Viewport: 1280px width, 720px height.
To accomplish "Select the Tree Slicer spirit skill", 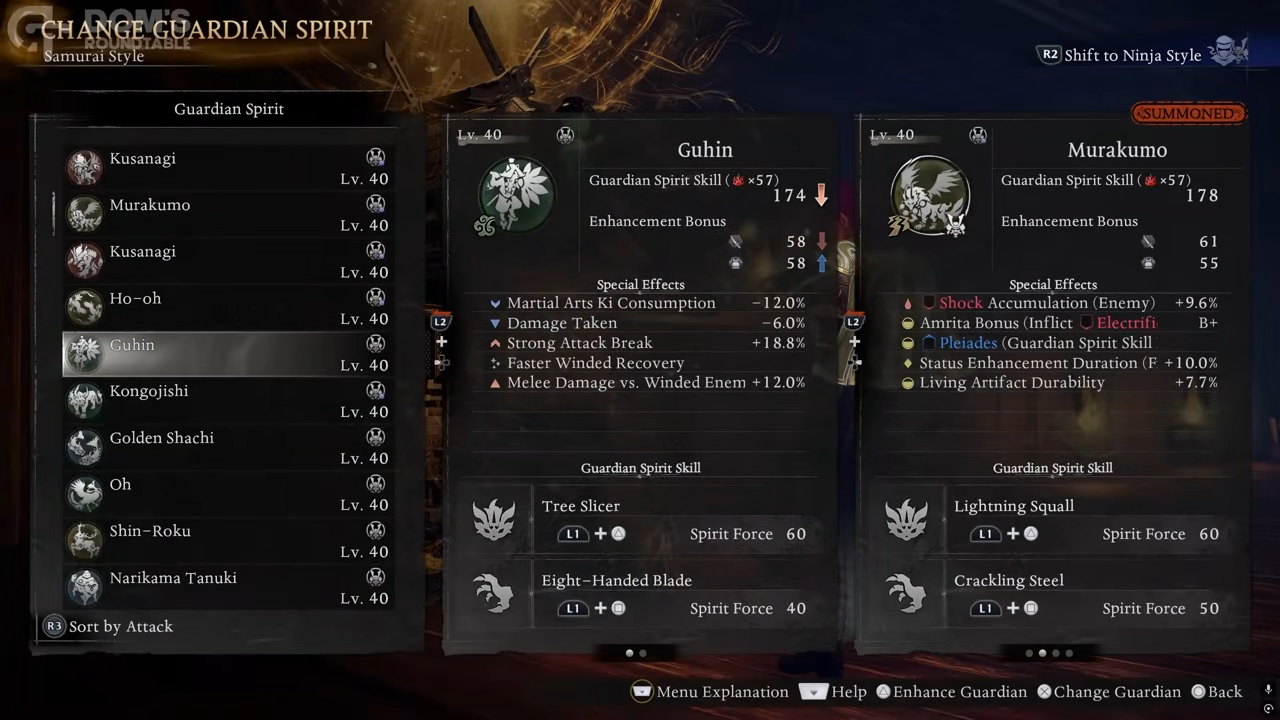I will (640, 520).
